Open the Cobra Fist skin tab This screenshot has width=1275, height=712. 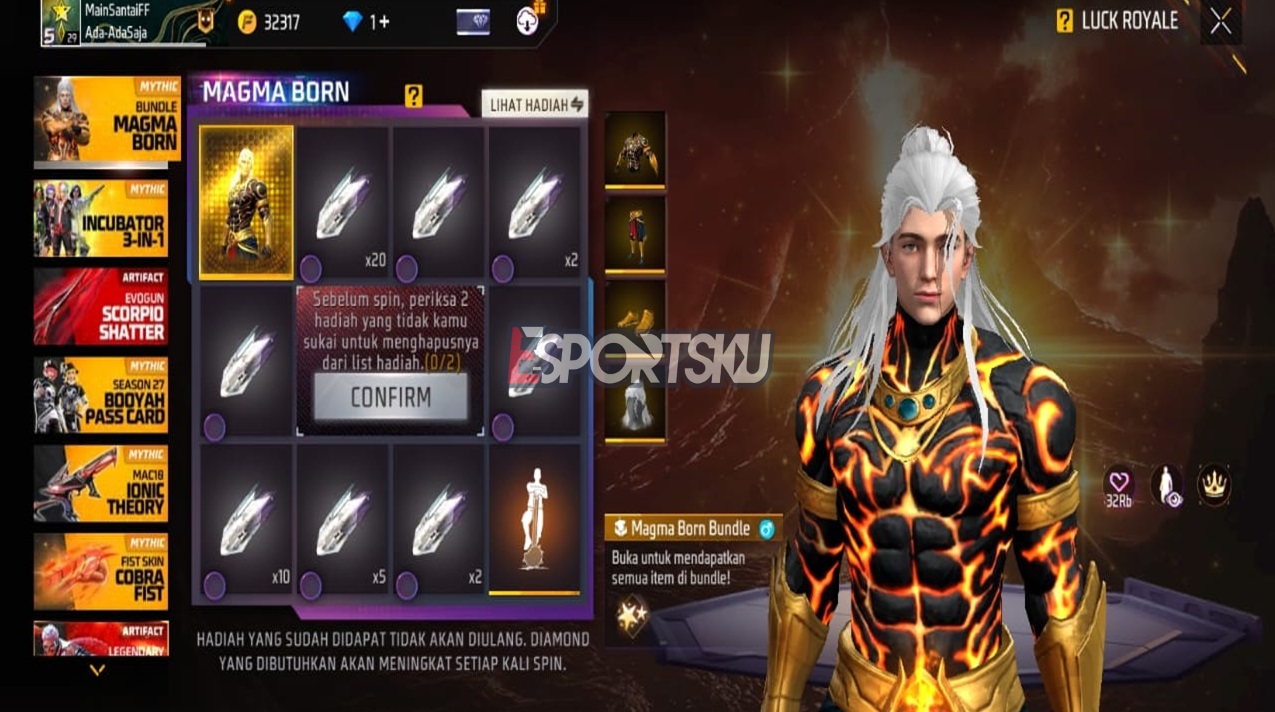click(x=101, y=571)
